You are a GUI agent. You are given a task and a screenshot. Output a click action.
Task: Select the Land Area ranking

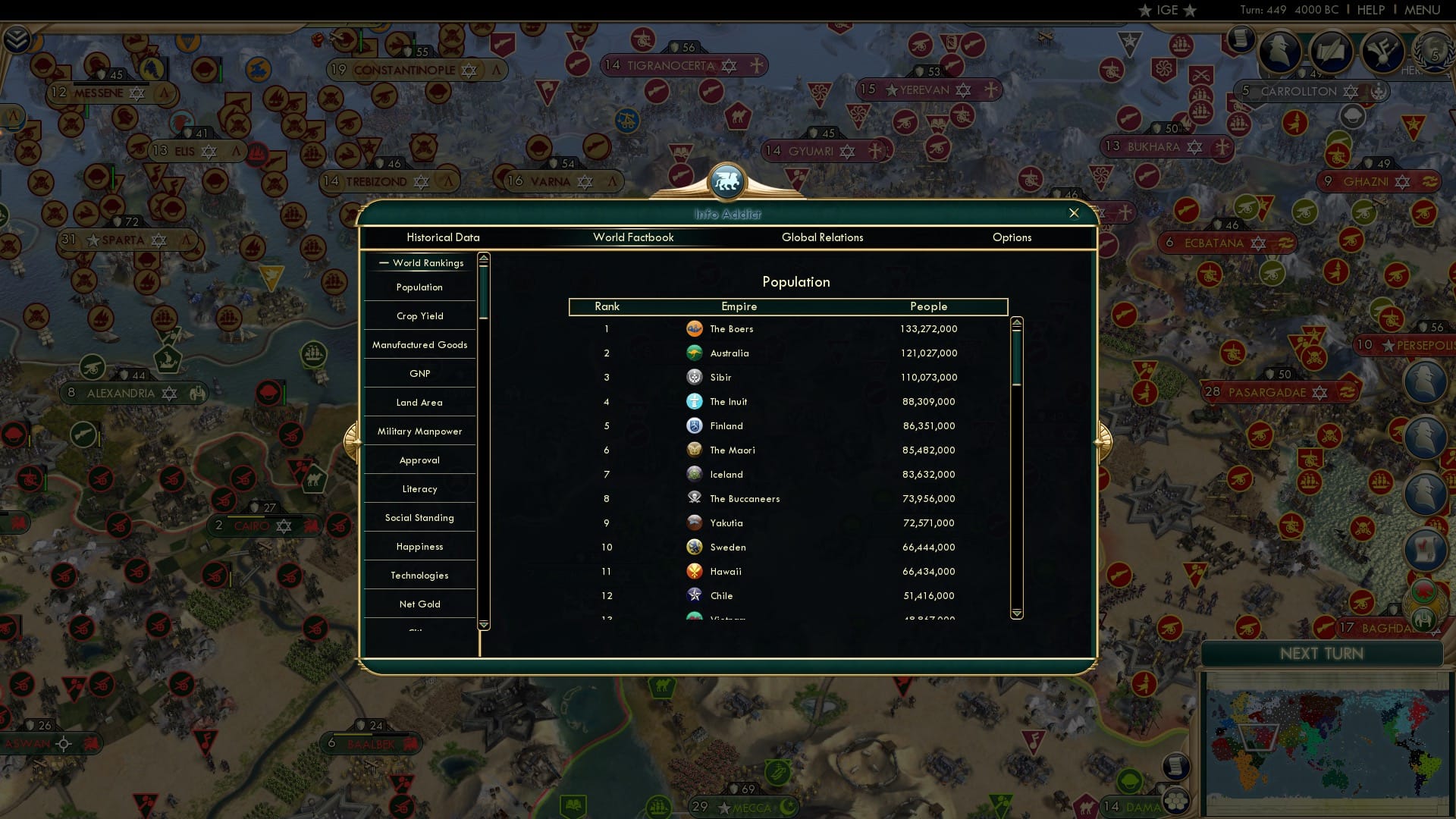(x=419, y=402)
